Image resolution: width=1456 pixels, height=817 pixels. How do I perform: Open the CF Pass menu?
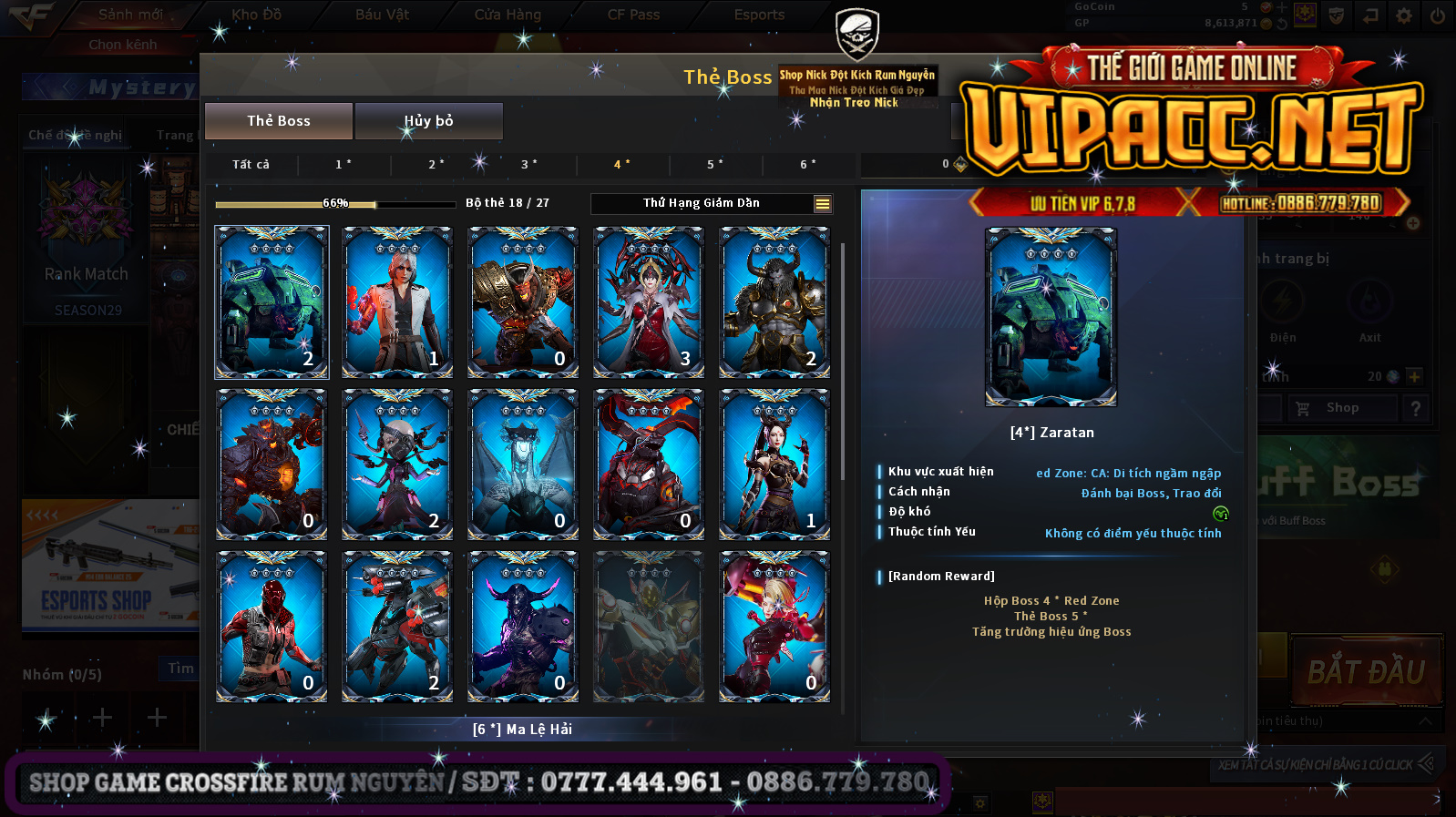tap(633, 15)
